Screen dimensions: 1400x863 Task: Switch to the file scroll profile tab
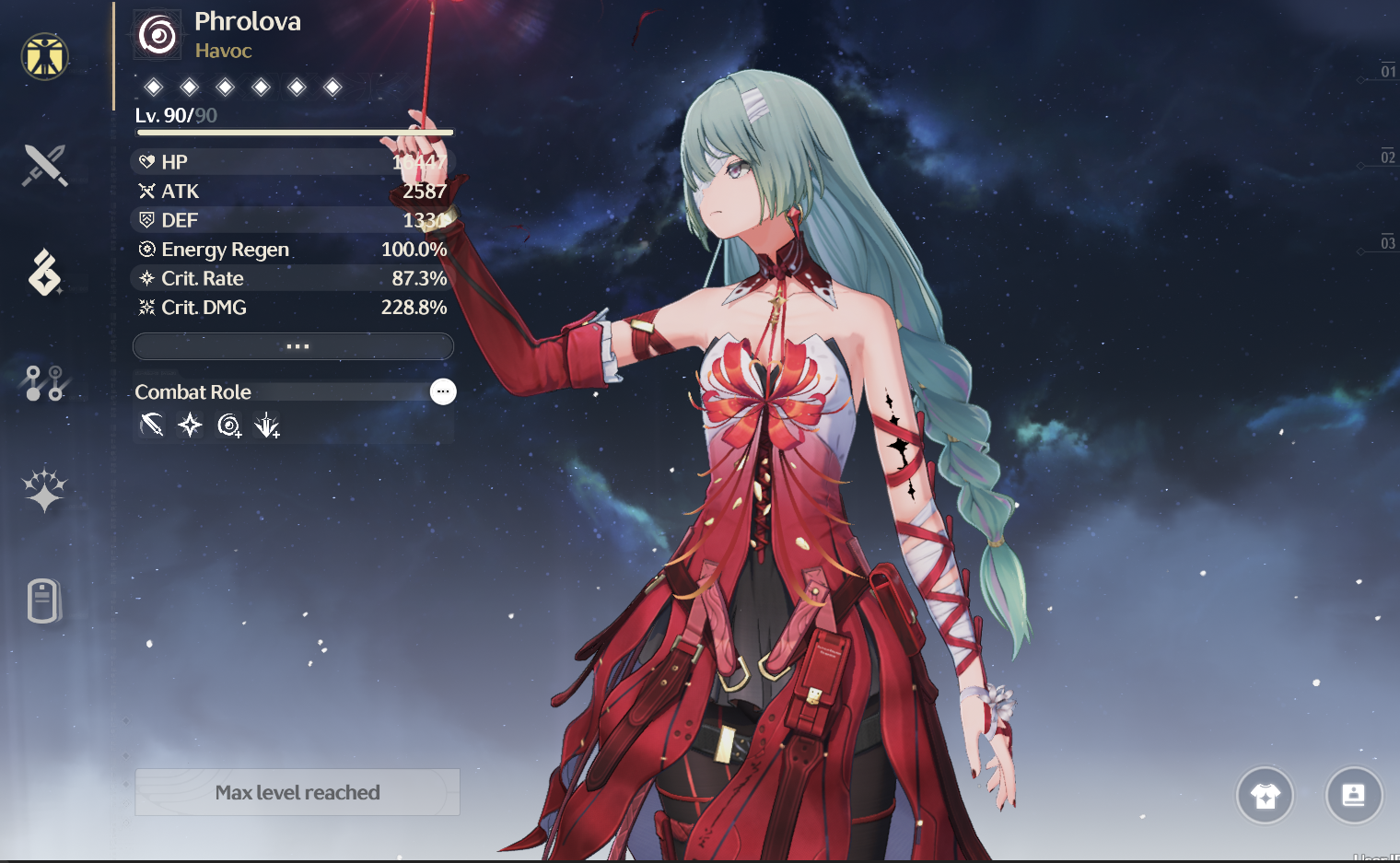(44, 601)
